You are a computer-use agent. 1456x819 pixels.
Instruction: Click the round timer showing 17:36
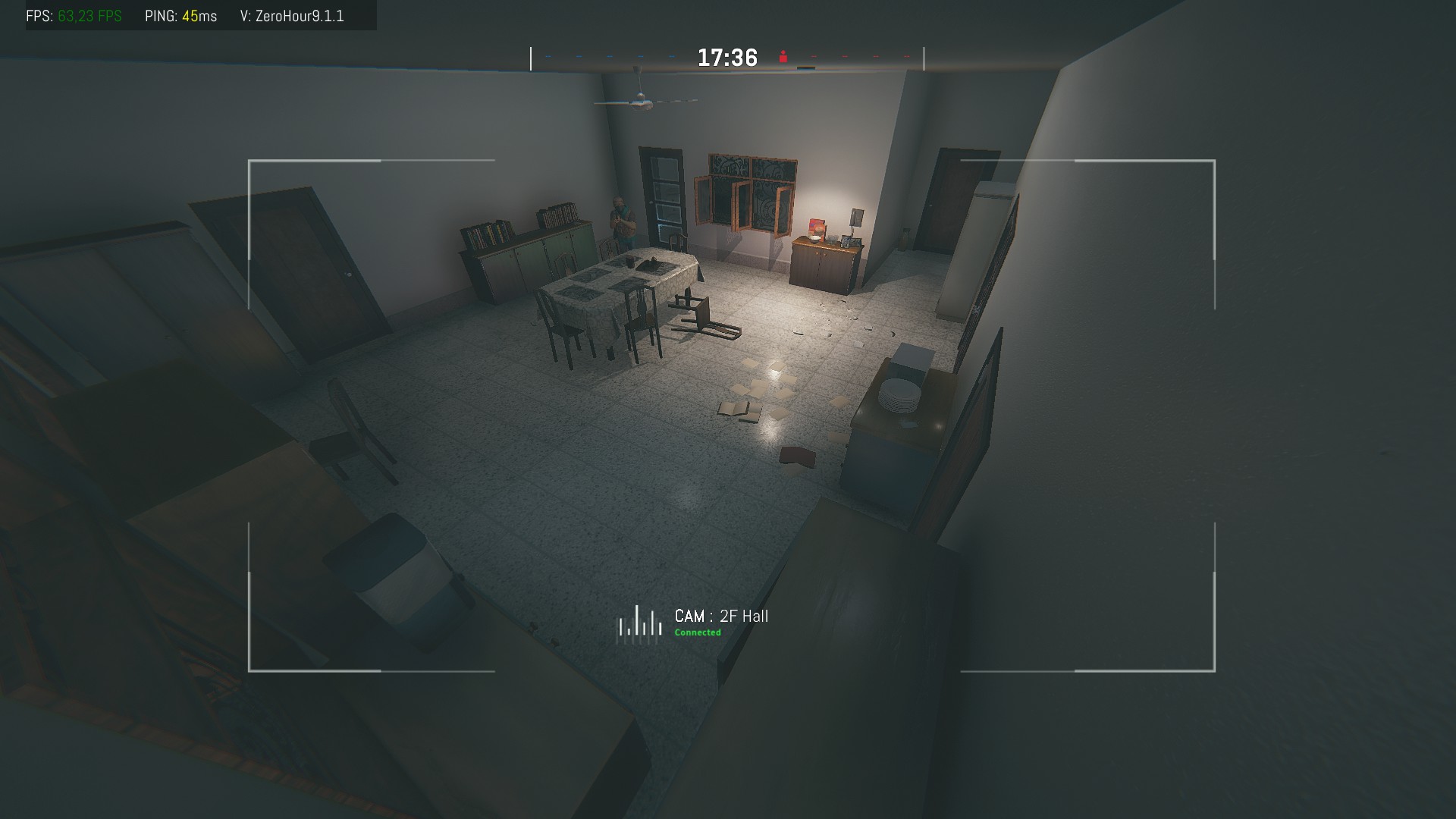(726, 56)
